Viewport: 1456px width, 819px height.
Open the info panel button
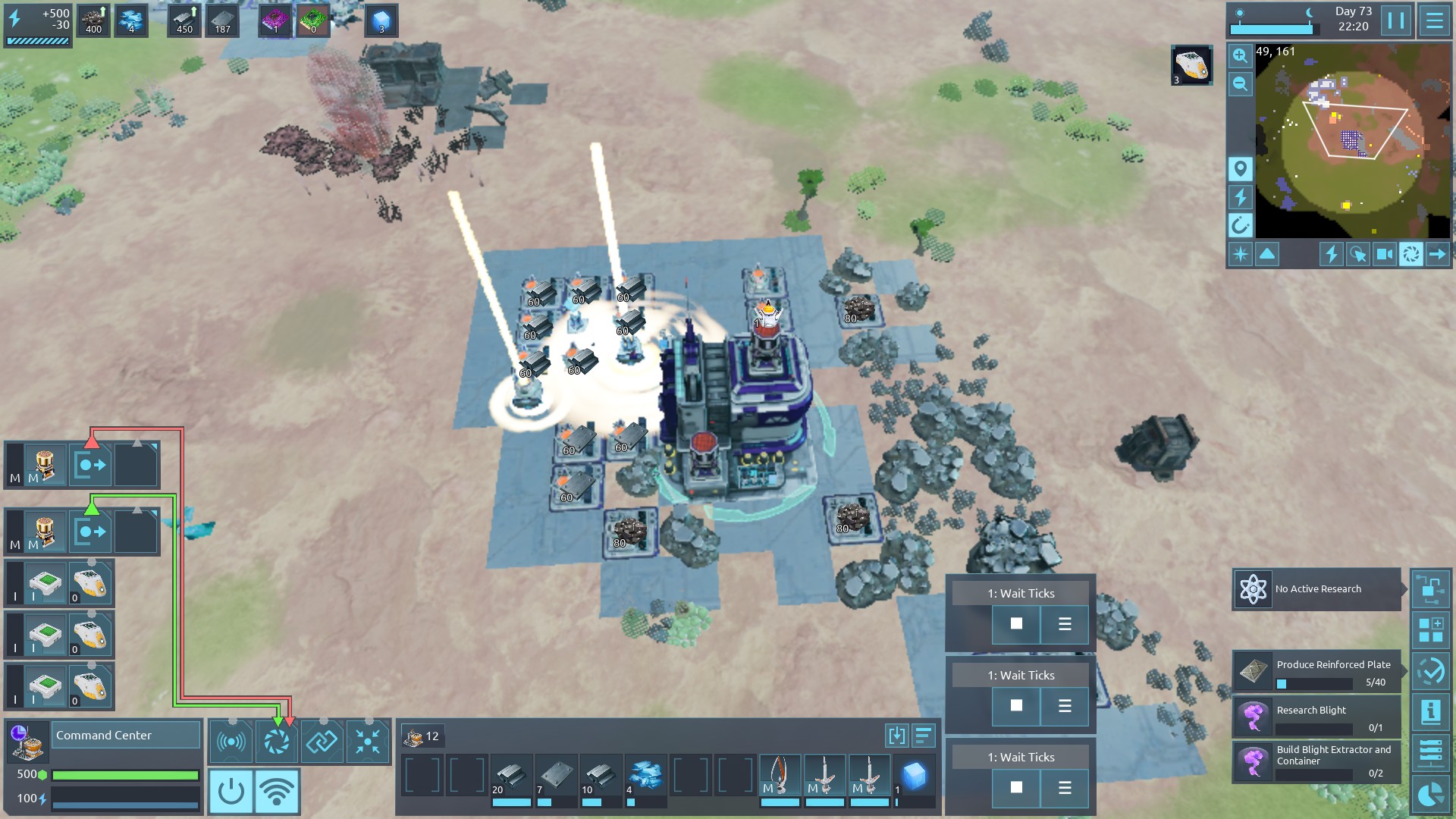pos(1431,712)
